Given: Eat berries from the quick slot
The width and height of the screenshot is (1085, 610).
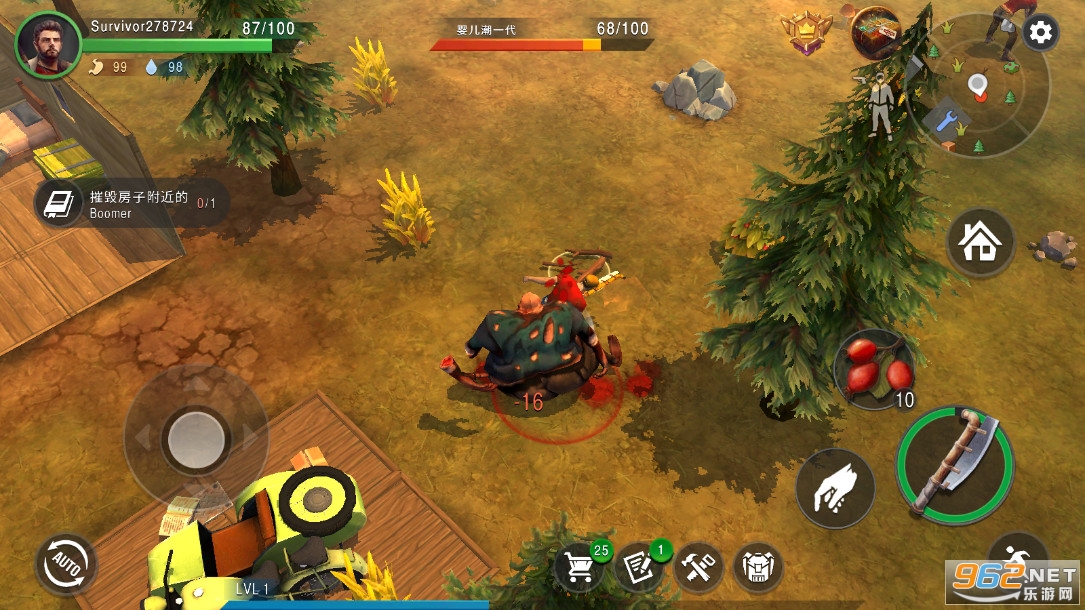Looking at the screenshot, I should pos(874,368).
